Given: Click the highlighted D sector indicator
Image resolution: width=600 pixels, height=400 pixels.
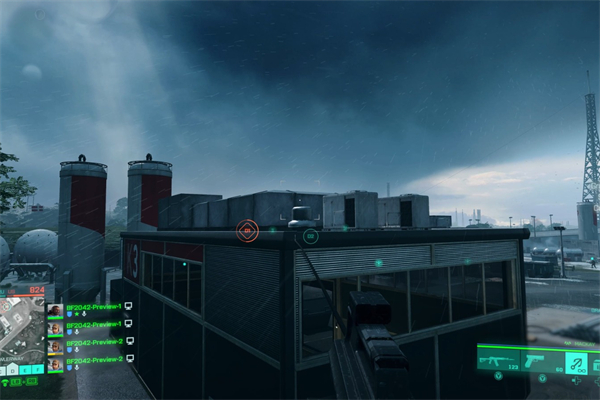Looking at the screenshot, I should pyautogui.click(x=12, y=370).
